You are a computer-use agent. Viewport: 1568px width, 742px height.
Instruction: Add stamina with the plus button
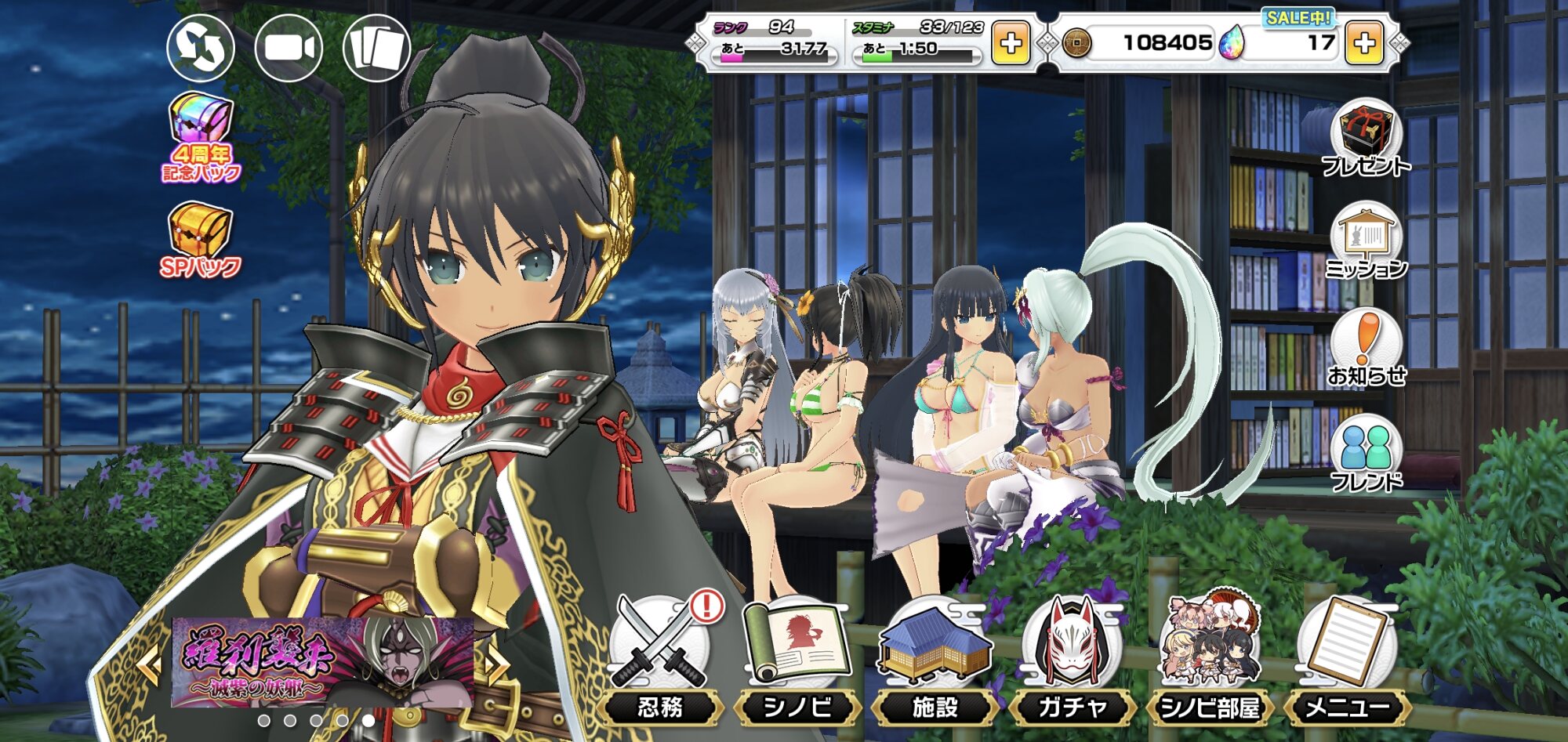pos(1011,42)
